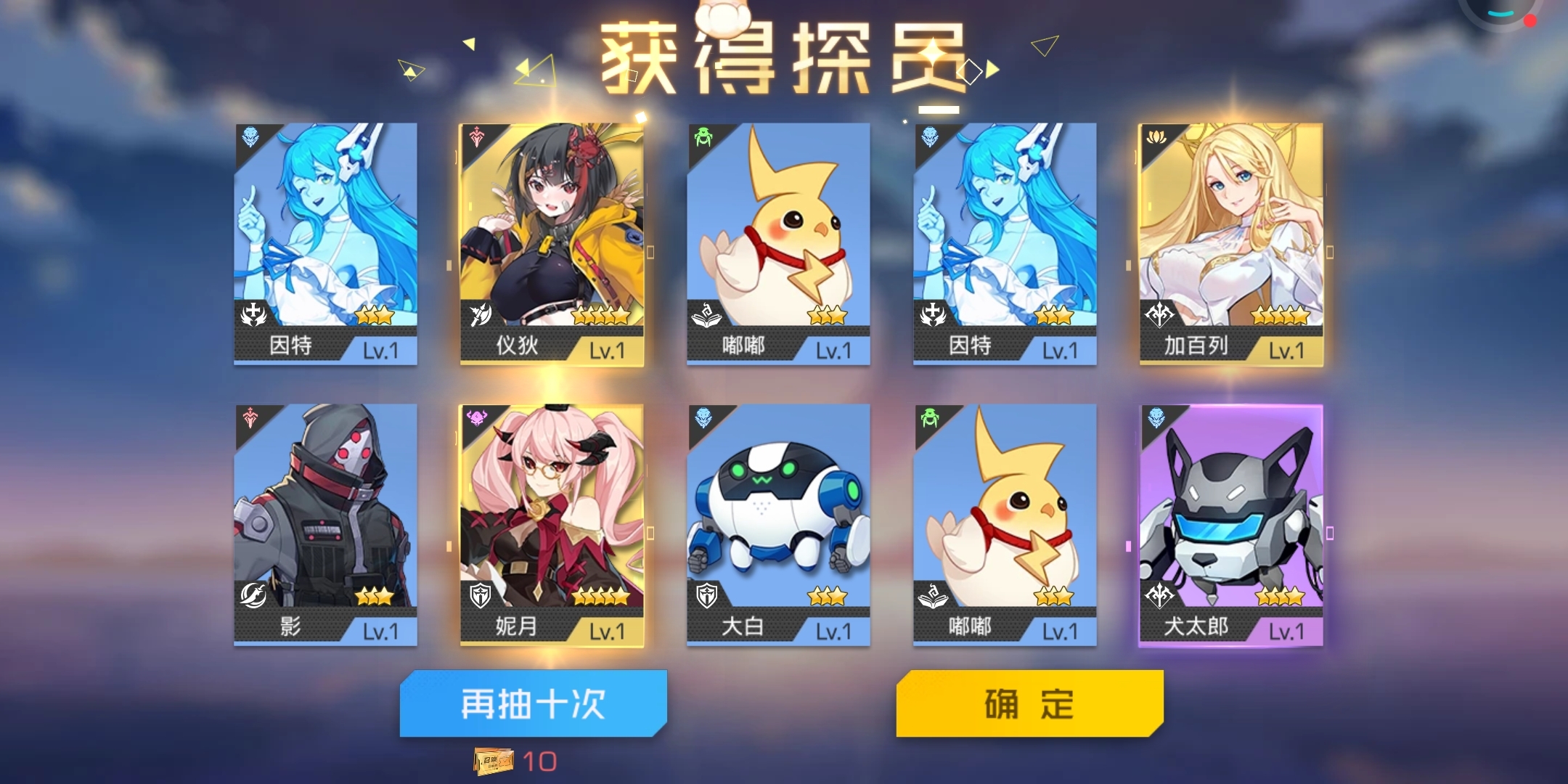This screenshot has height=784, width=1568.
Task: Click the summon ticket icon below the draw button
Action: click(495, 762)
